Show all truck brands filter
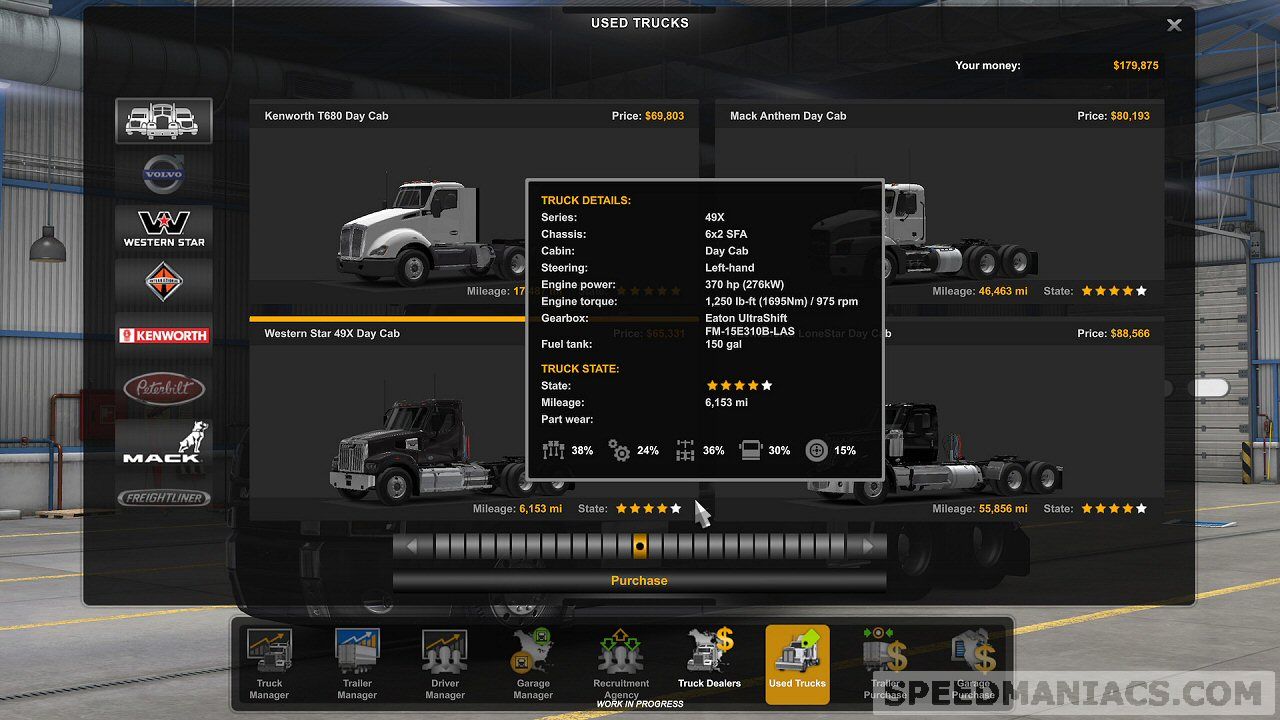 coord(163,120)
